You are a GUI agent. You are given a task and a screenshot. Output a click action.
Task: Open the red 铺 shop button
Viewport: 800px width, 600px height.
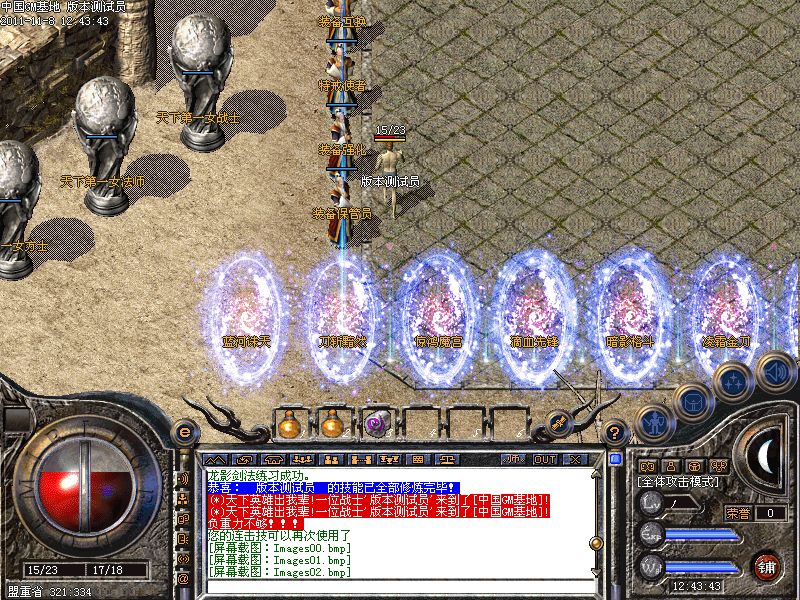(x=766, y=566)
